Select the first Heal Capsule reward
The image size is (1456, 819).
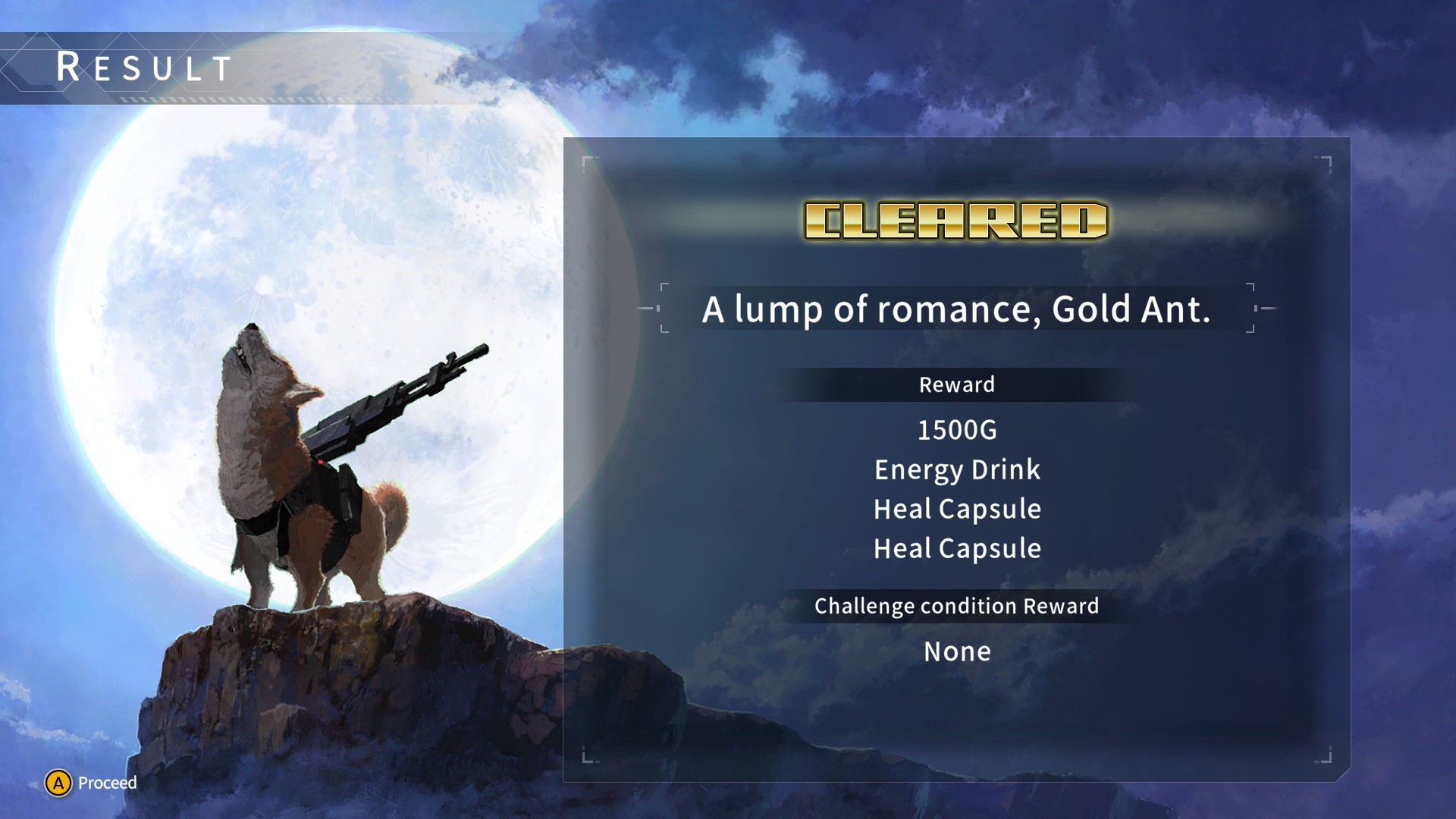tap(957, 509)
